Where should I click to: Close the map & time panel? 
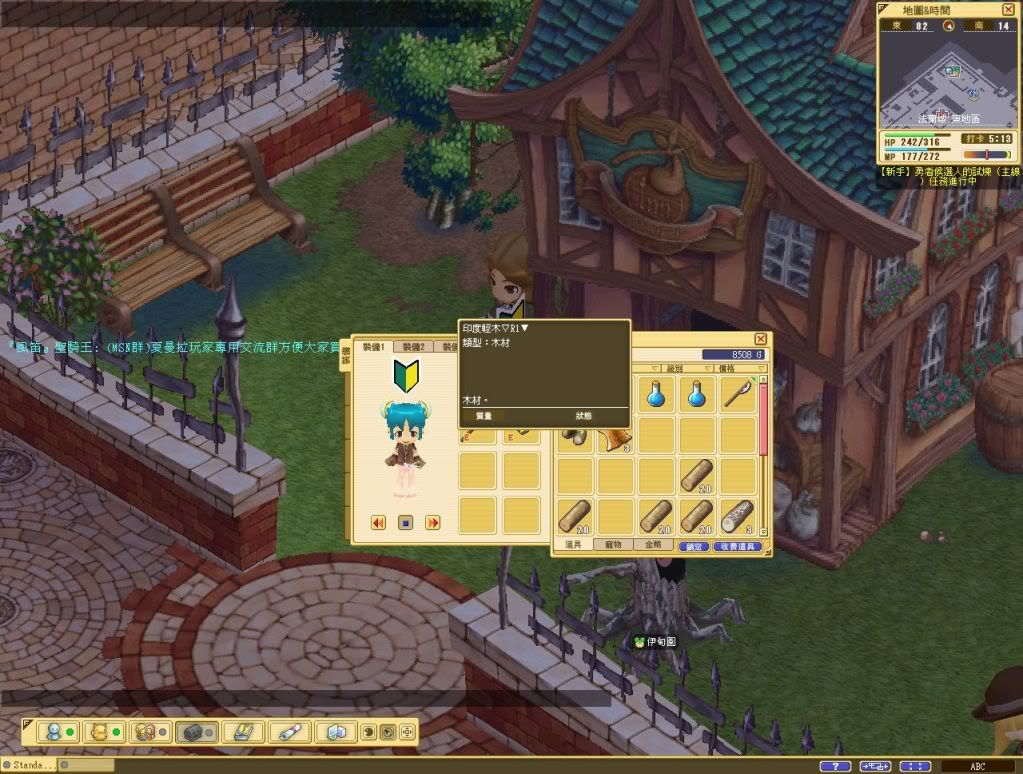[1008, 9]
